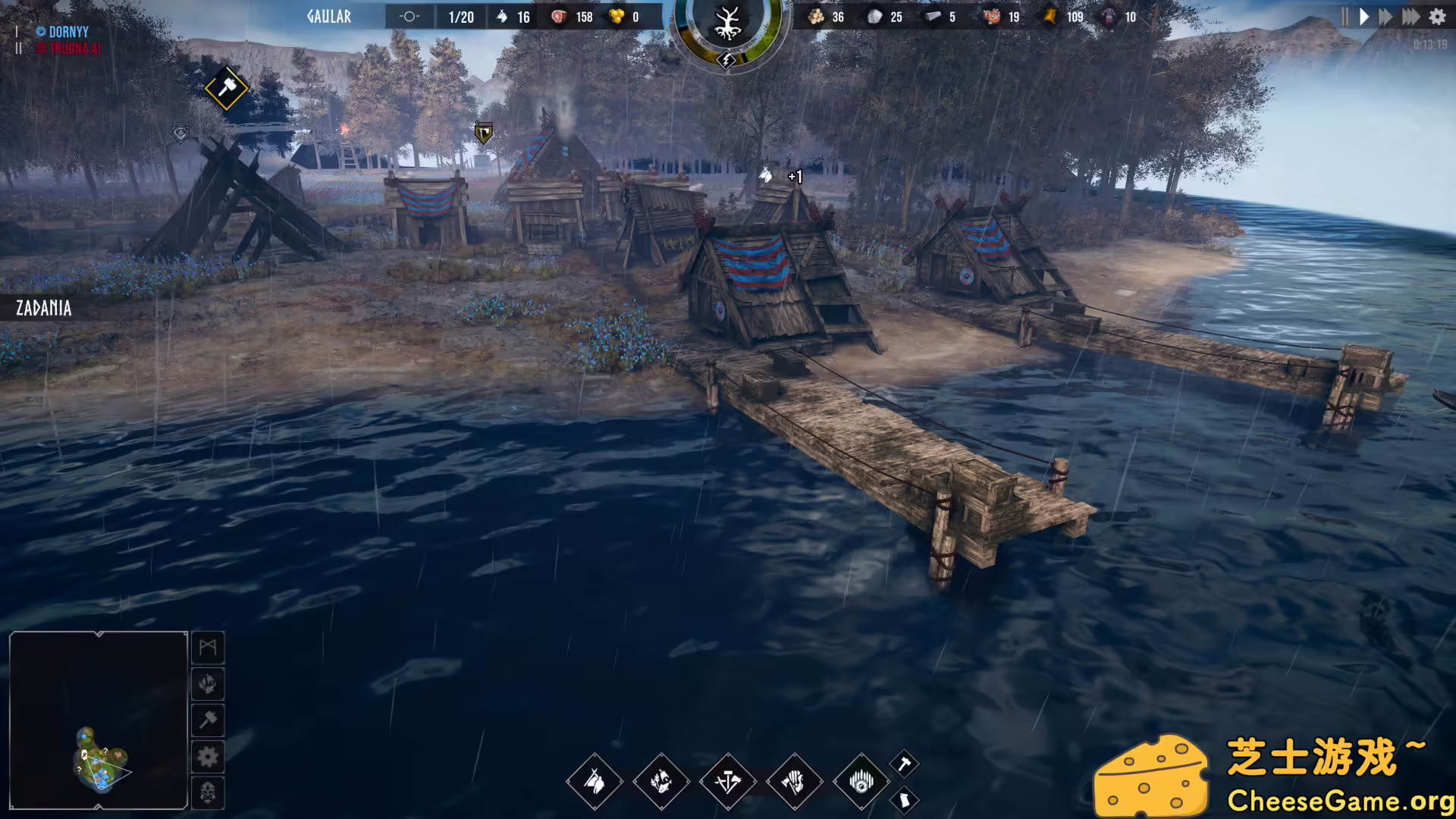The image size is (1456, 819).
Task: Select the shield defense icon
Action: pyautogui.click(x=861, y=783)
